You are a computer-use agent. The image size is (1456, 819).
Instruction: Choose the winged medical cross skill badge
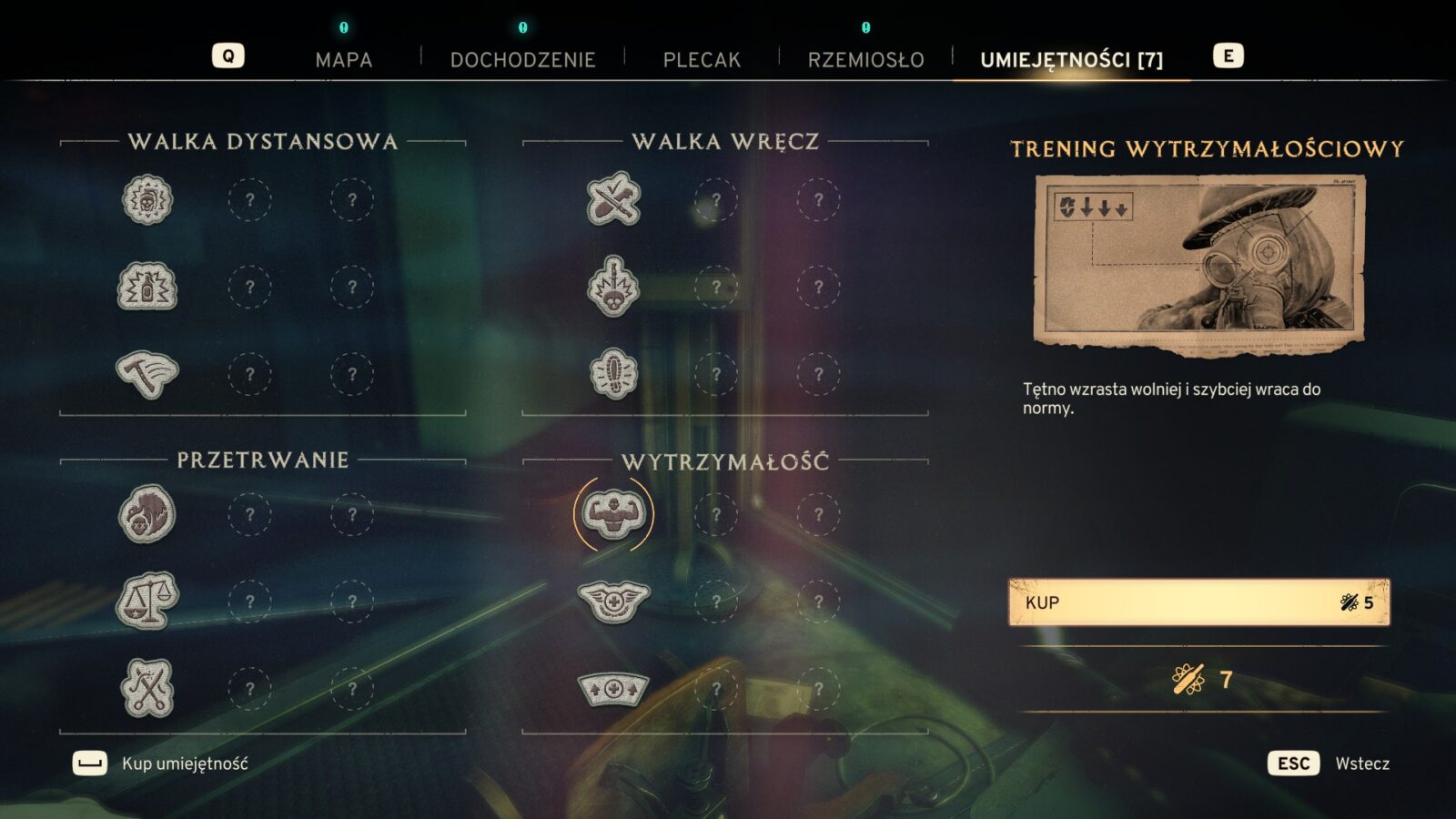coord(613,602)
